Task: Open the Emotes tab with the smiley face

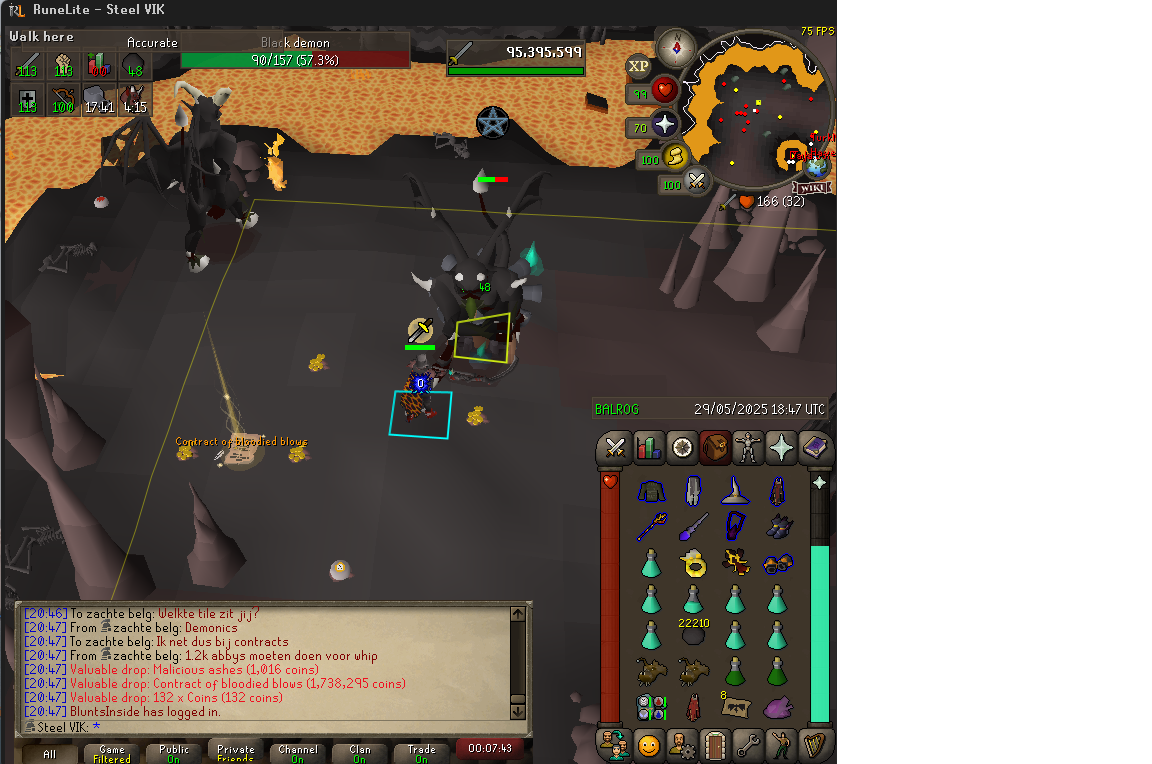Action: pyautogui.click(x=649, y=745)
